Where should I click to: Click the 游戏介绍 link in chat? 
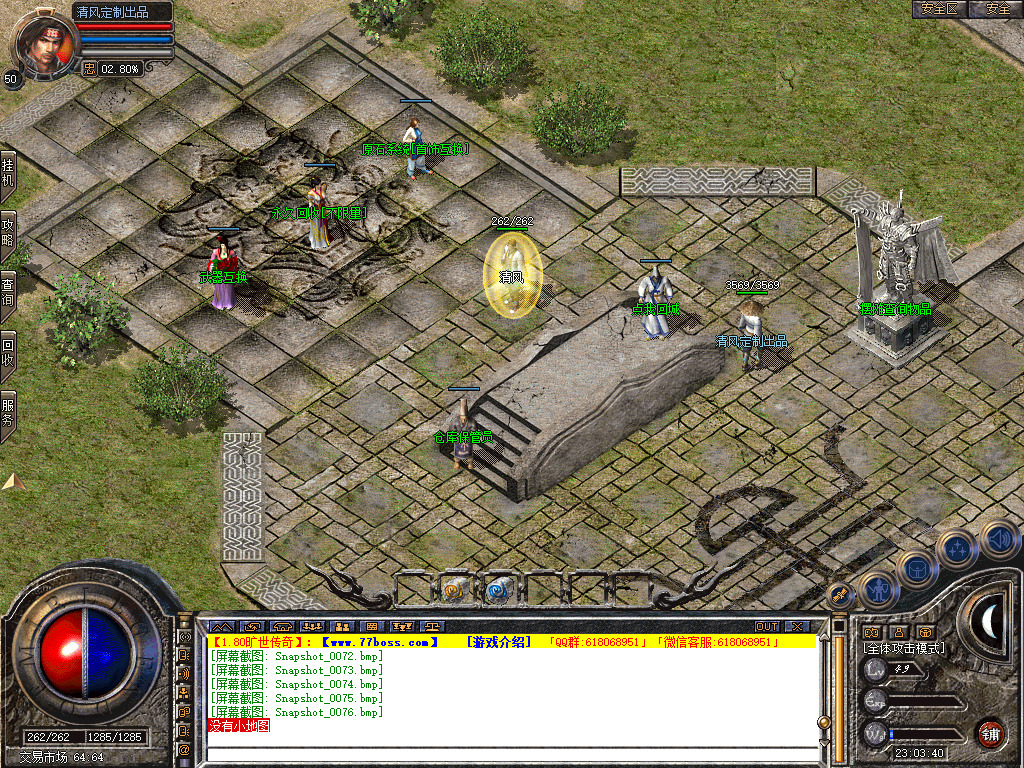click(x=501, y=642)
